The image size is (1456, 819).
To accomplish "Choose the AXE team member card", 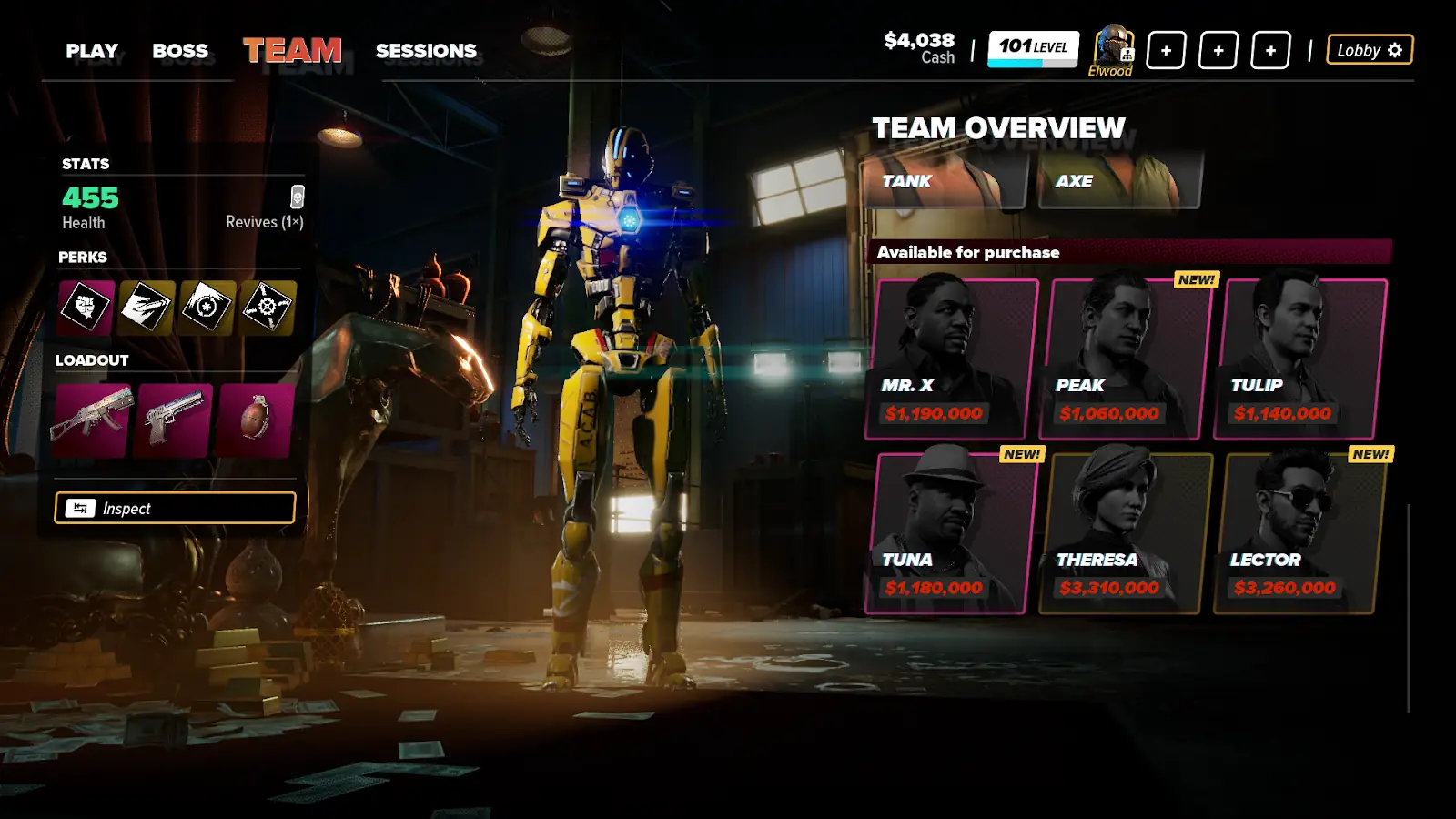I will [x=1119, y=181].
